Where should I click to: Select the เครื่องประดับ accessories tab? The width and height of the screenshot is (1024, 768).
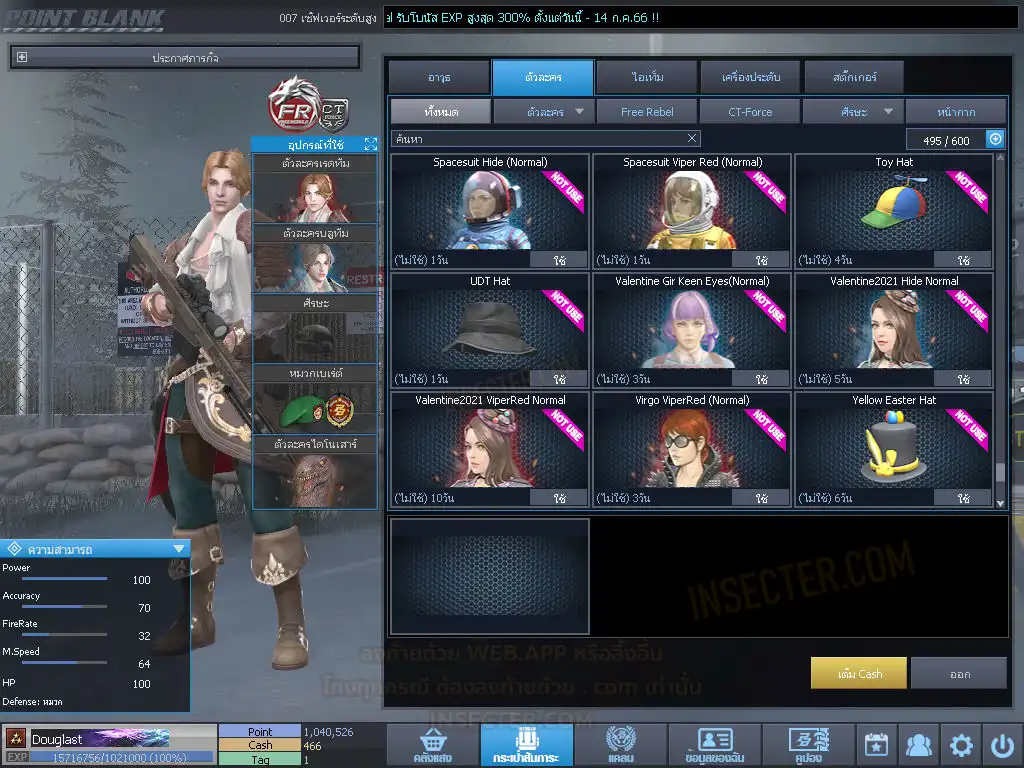click(x=749, y=77)
